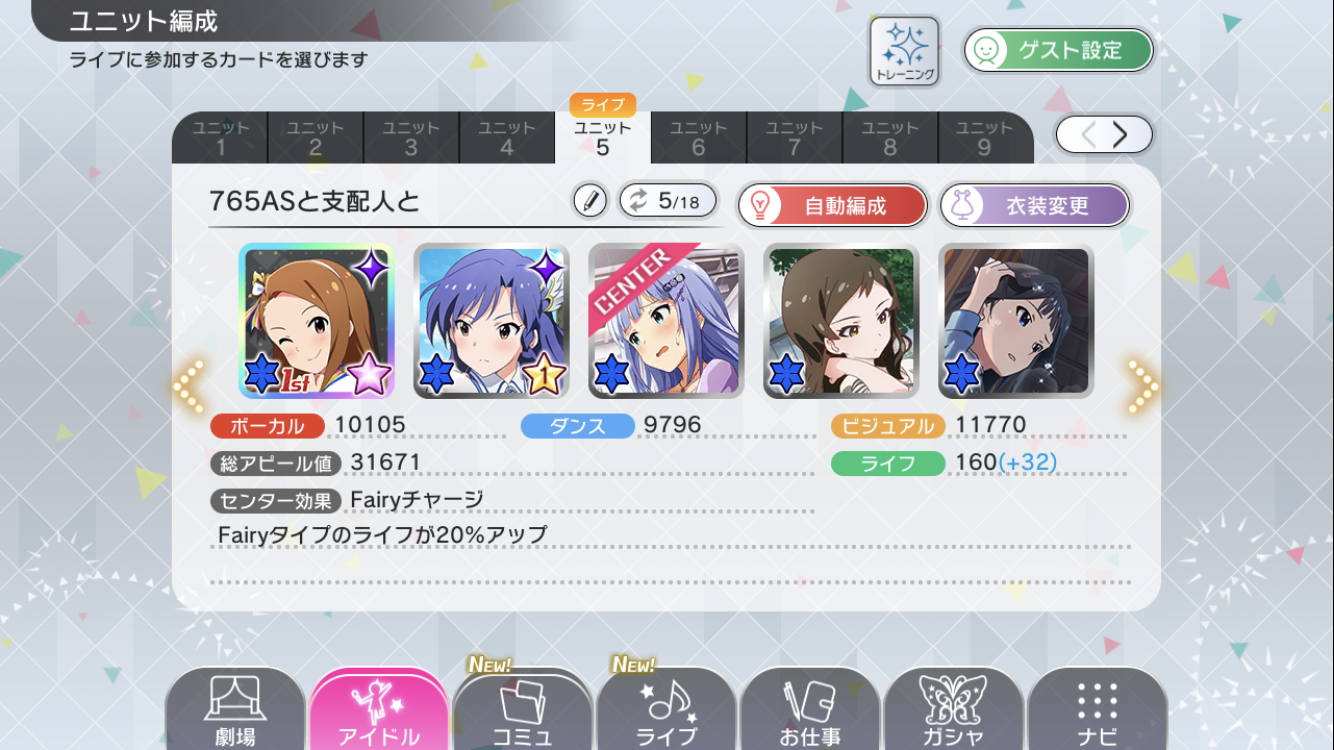The height and width of the screenshot is (750, 1334).
Task: Choose the dark-haired idol card on the right
Action: [x=1016, y=321]
